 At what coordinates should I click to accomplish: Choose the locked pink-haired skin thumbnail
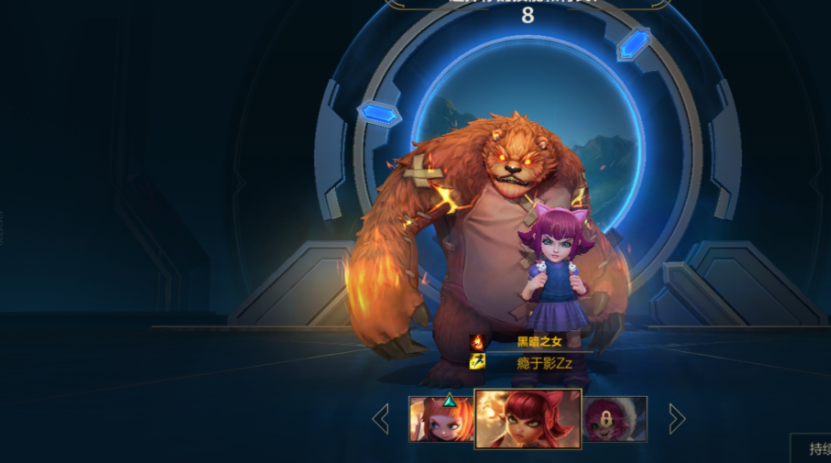[x=615, y=418]
